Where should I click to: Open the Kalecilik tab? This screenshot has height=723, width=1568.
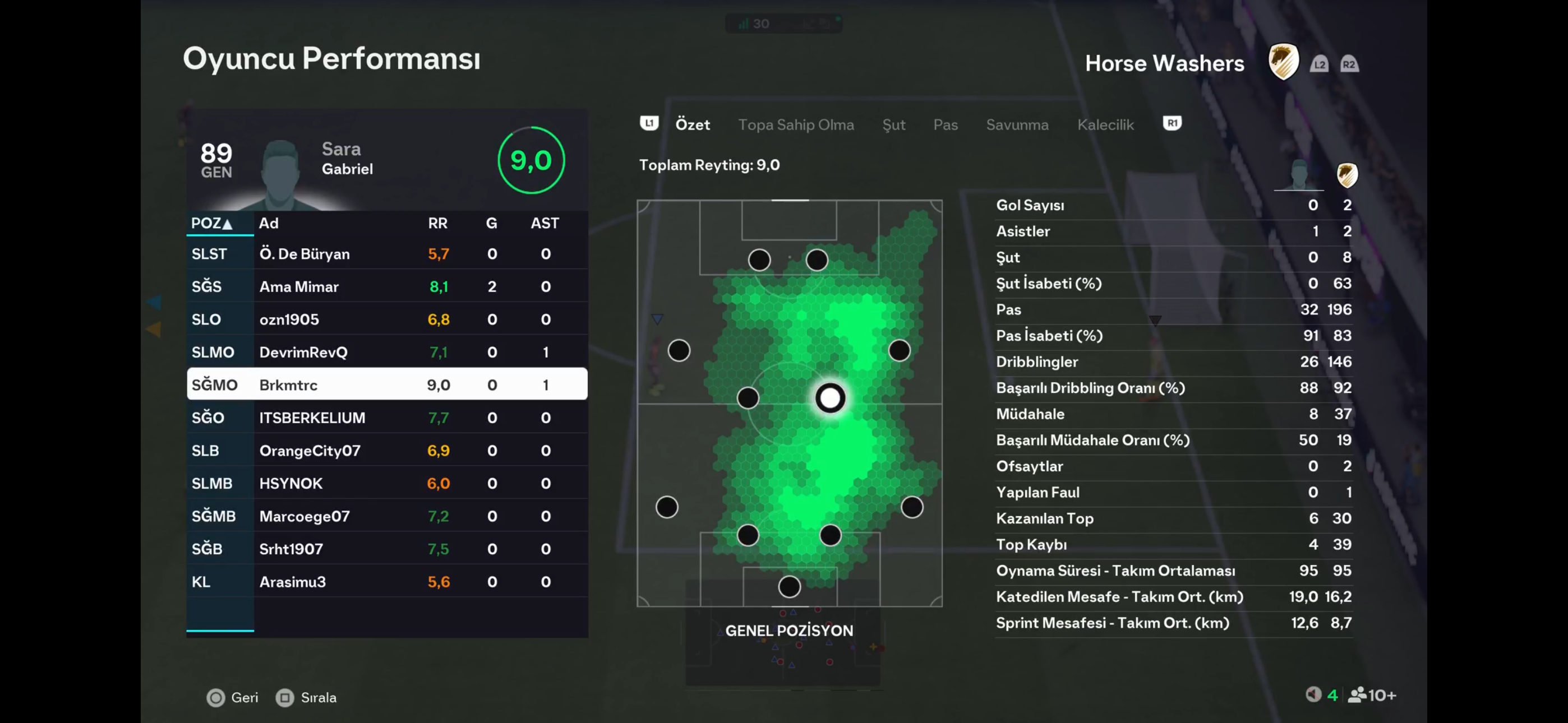point(1105,125)
